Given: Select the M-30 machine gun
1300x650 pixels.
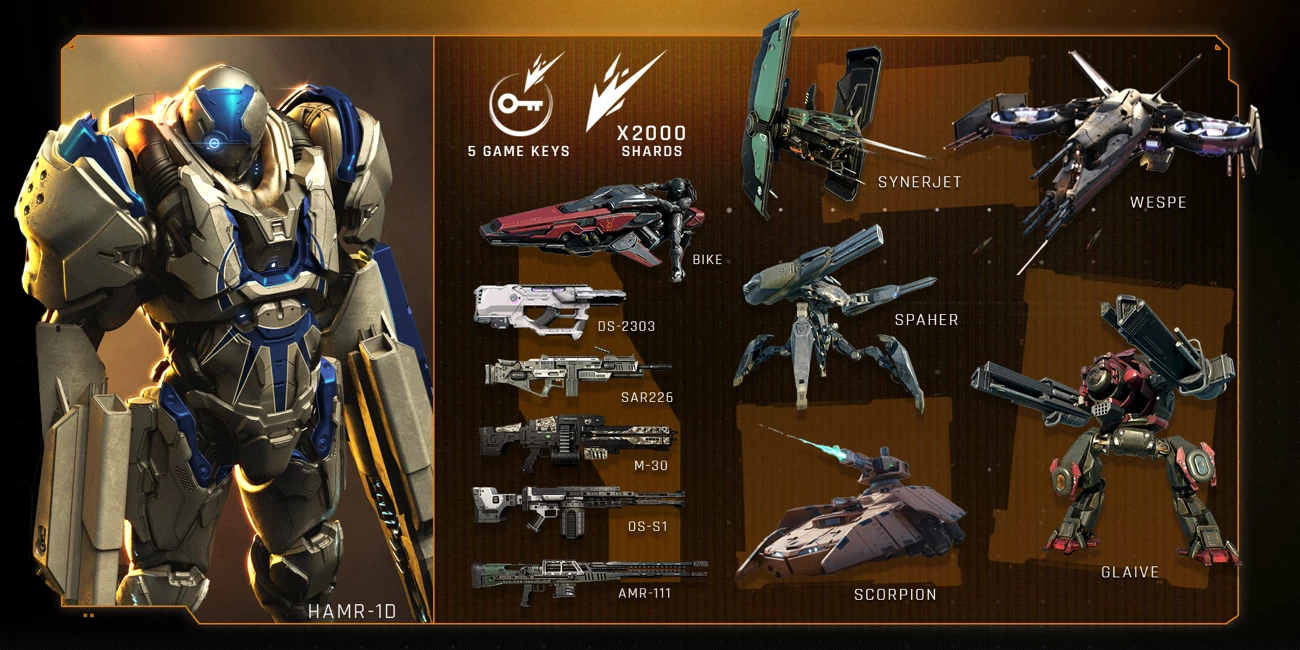Looking at the screenshot, I should tap(575, 439).
